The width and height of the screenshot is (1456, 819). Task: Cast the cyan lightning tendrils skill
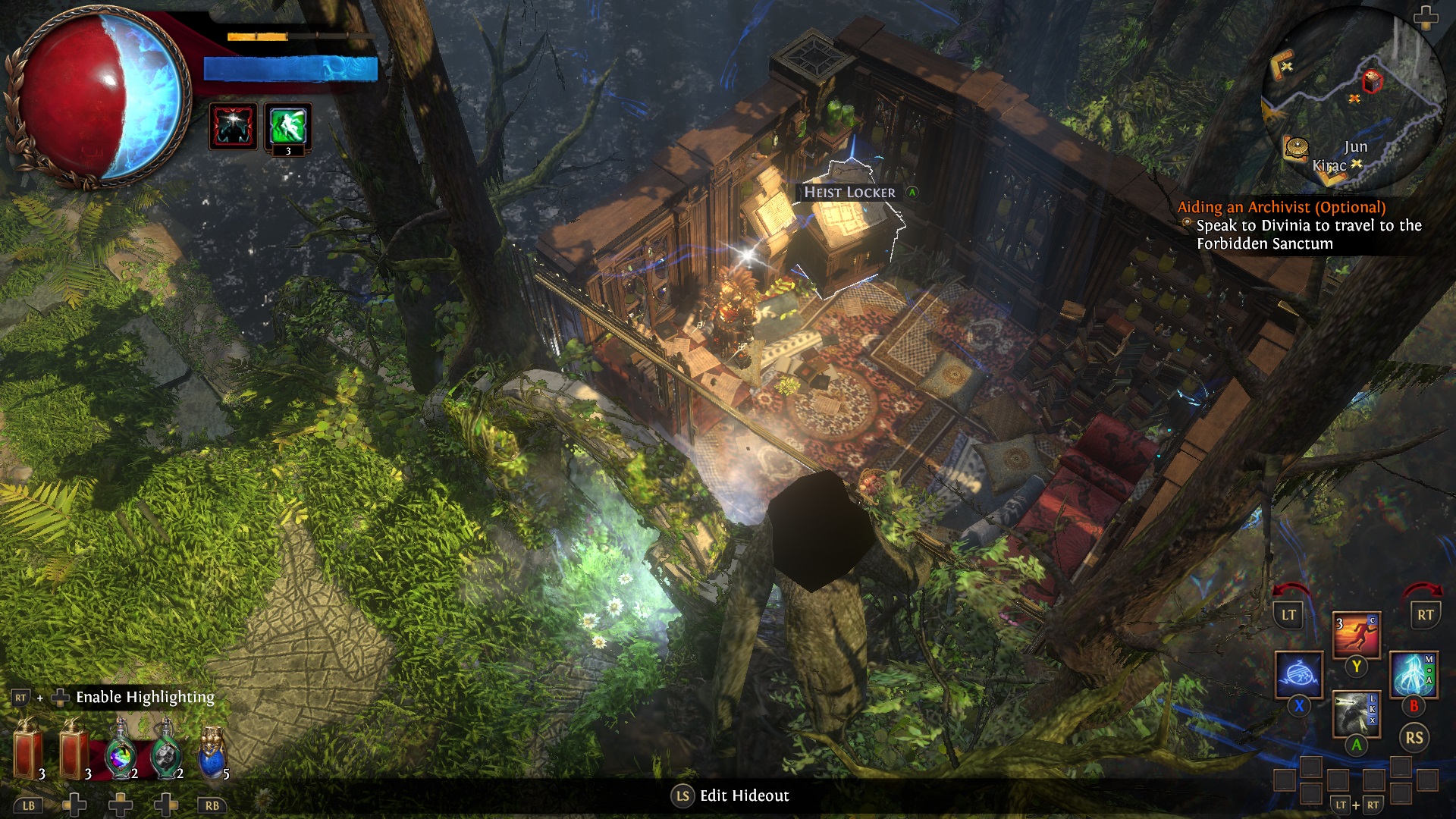tap(1414, 674)
